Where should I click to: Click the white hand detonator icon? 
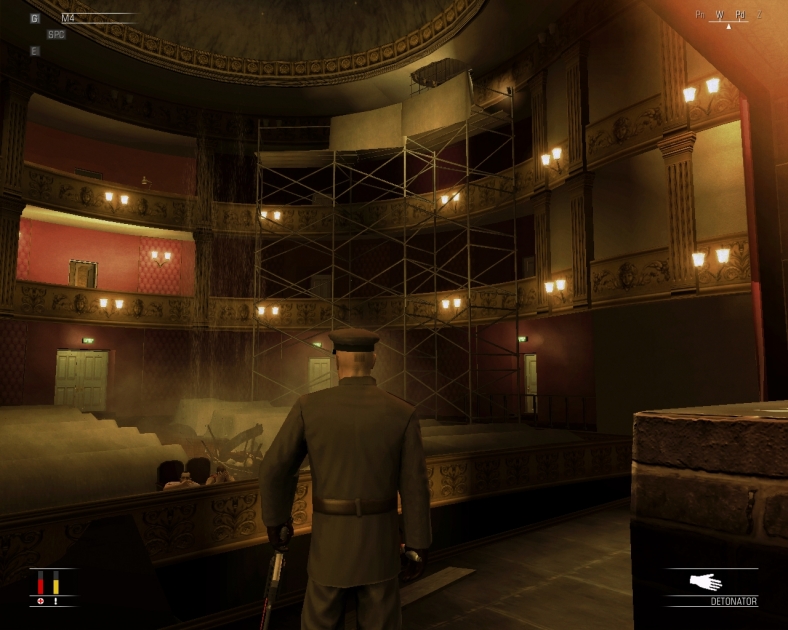pos(706,581)
